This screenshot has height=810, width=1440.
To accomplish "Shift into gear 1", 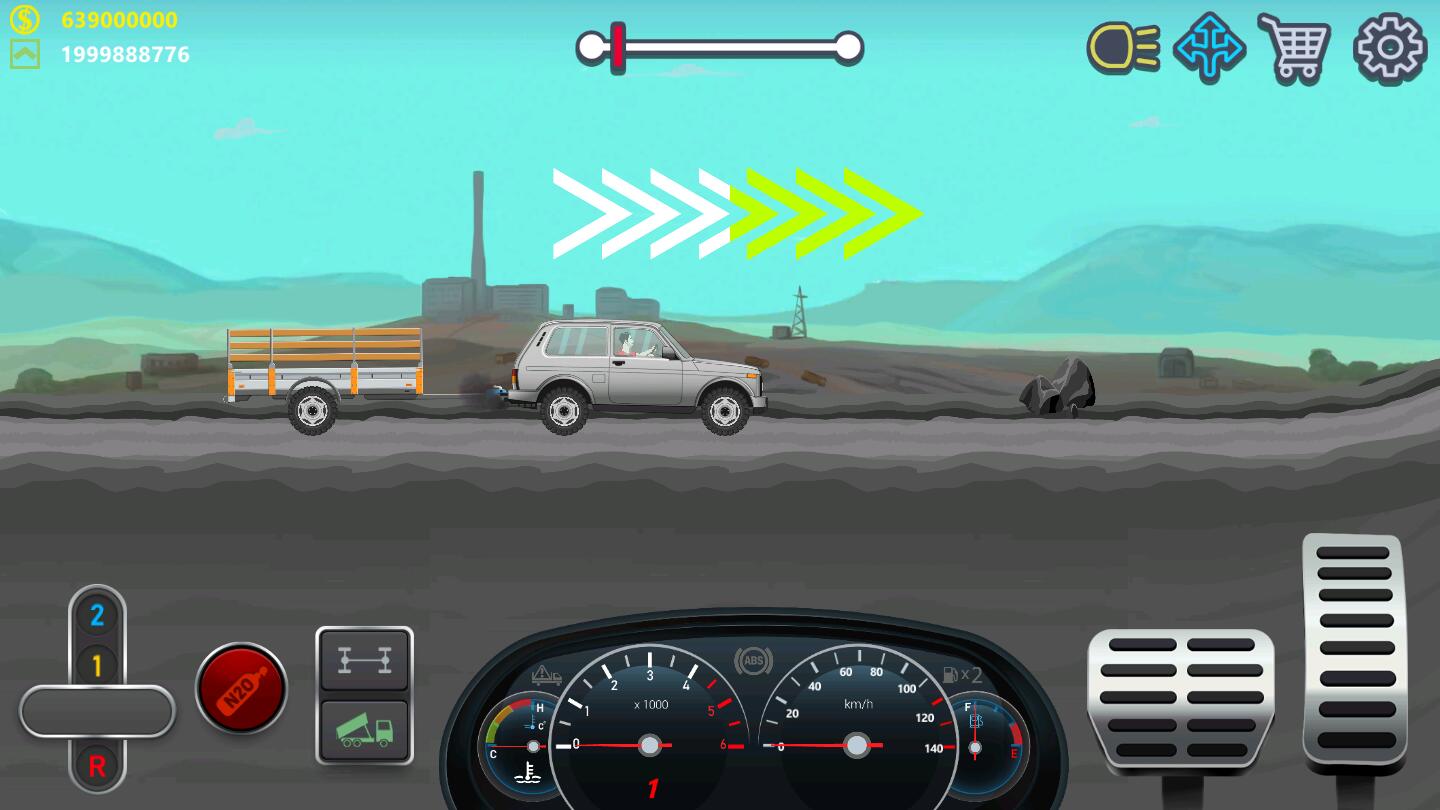I will 97,664.
